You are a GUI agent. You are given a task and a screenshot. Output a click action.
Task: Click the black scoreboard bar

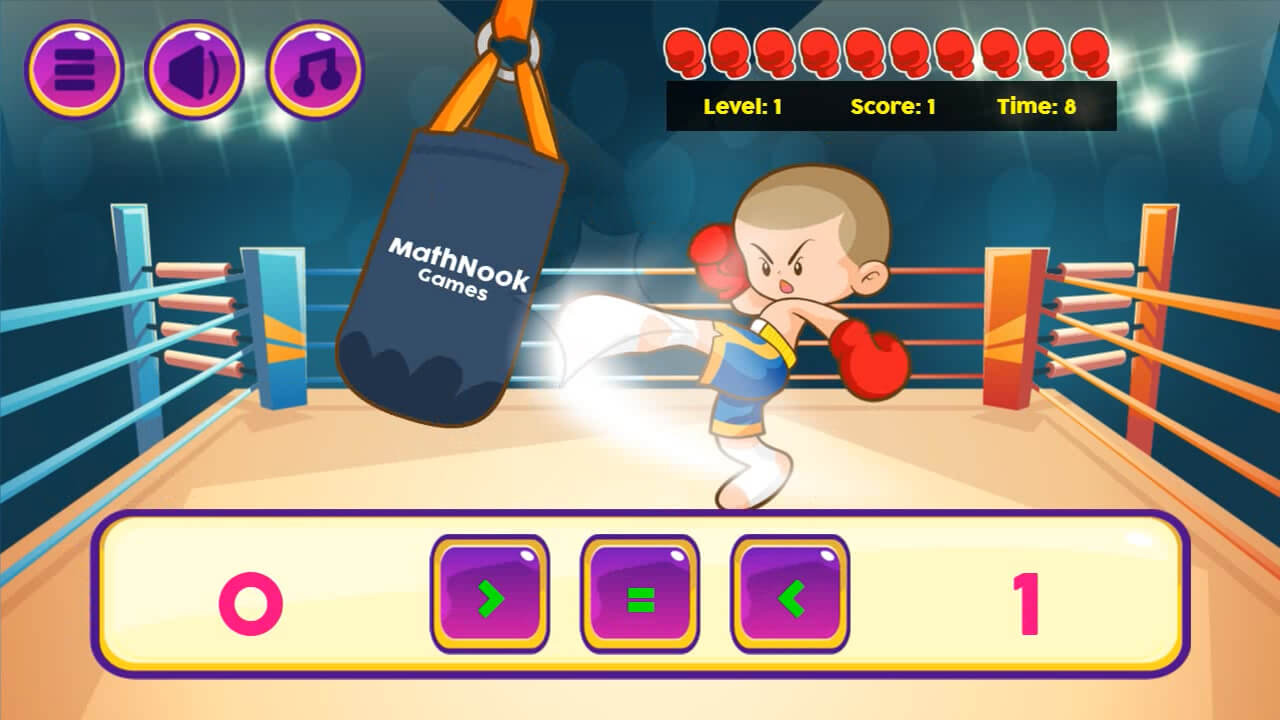(893, 104)
